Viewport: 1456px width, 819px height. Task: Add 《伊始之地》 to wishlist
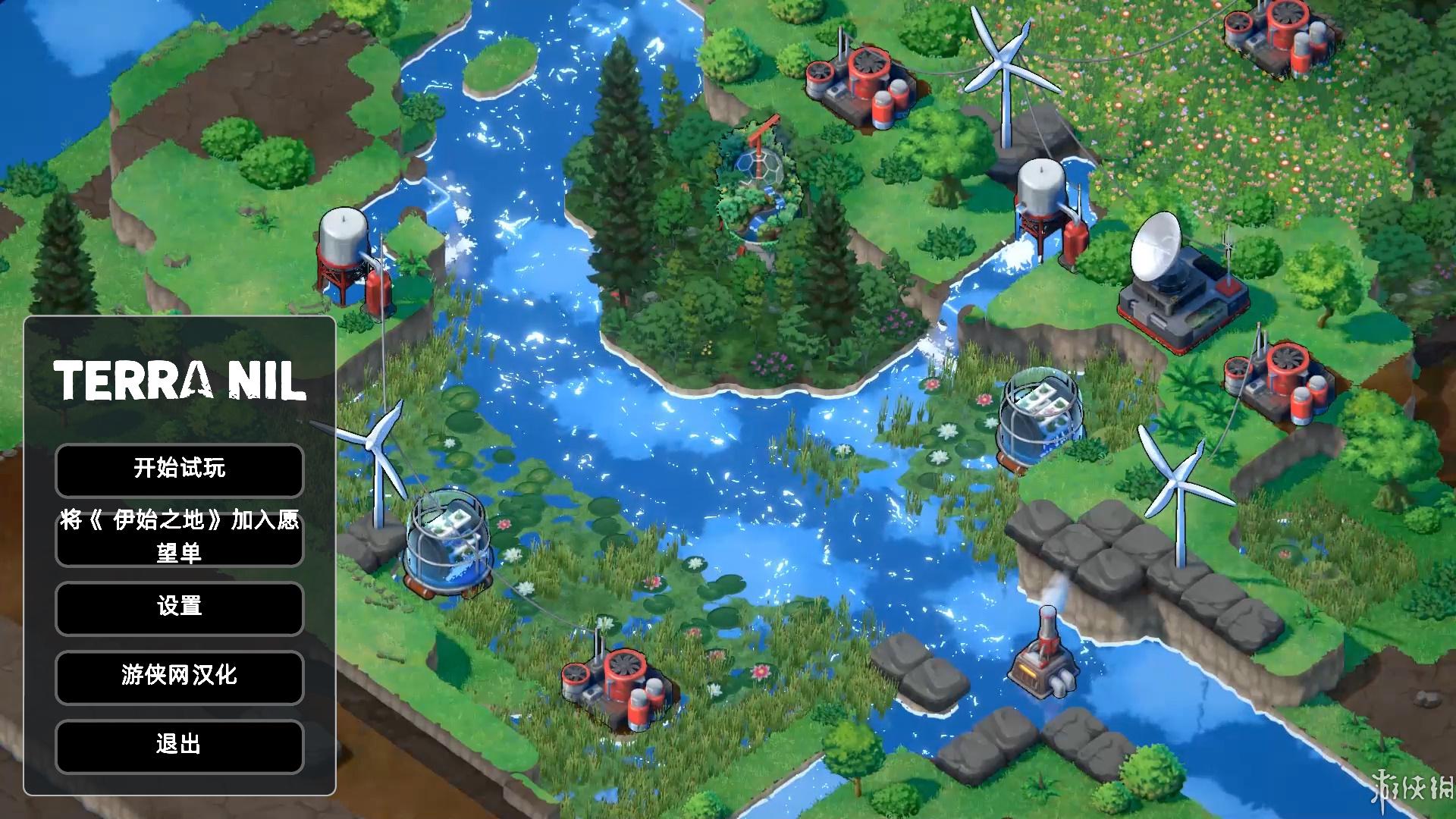coord(180,536)
